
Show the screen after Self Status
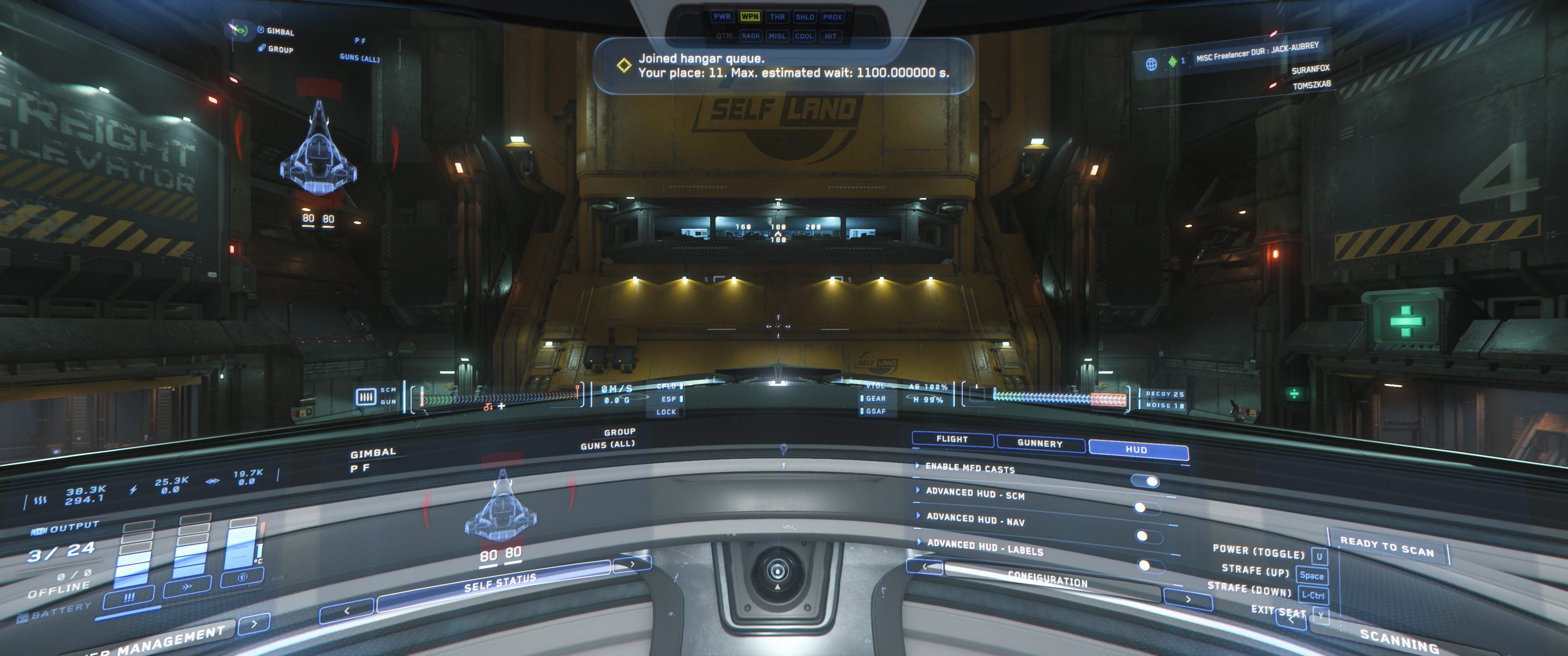pyautogui.click(x=632, y=564)
